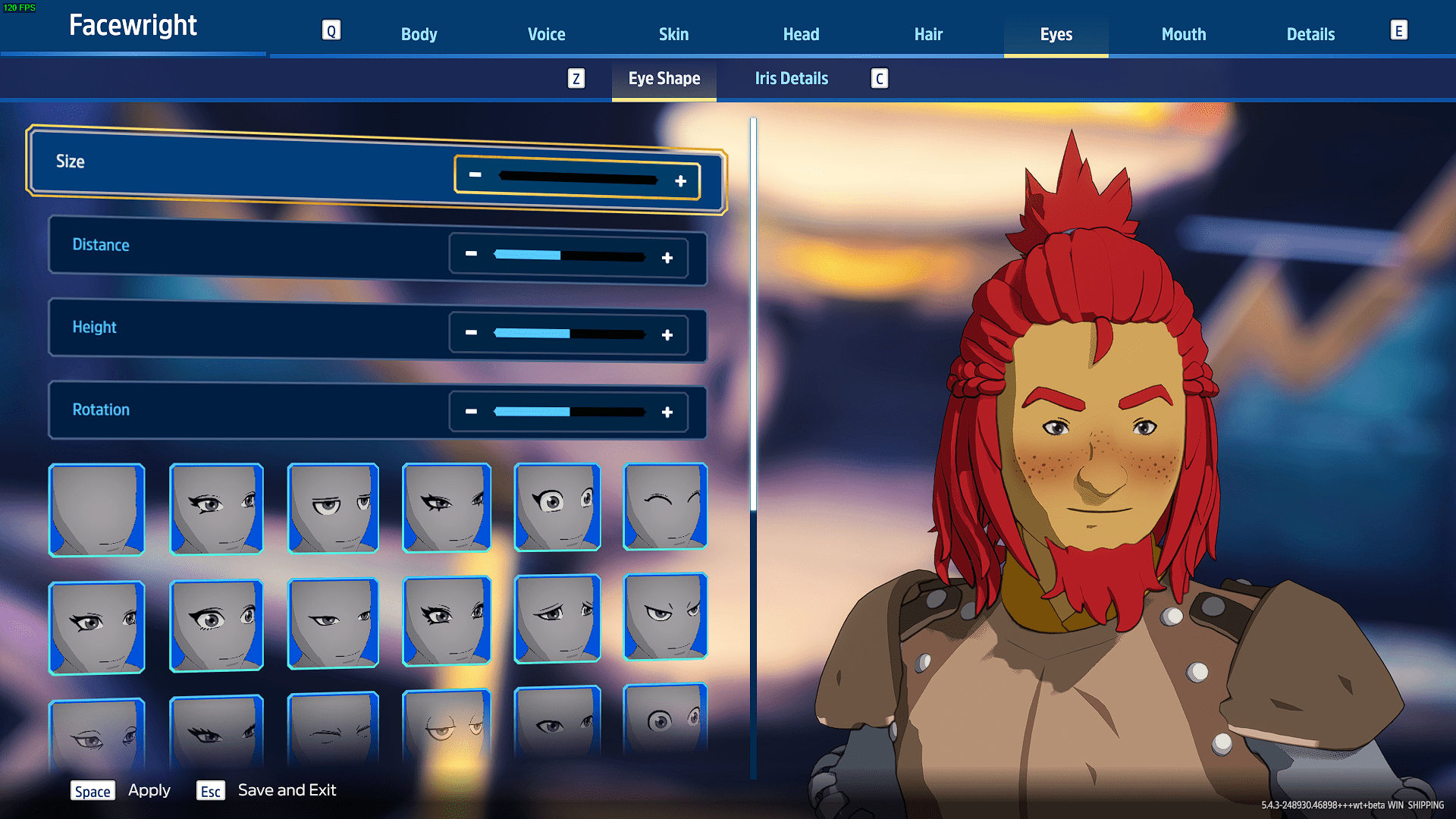The width and height of the screenshot is (1456, 819).
Task: Click the Height slider bar
Action: [569, 334]
